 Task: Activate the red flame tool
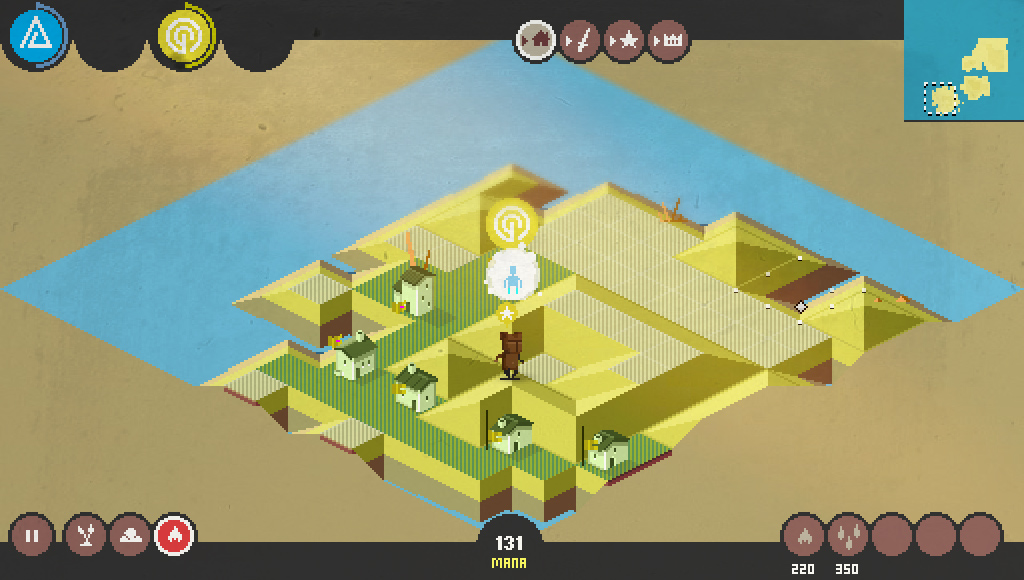pyautogui.click(x=174, y=536)
